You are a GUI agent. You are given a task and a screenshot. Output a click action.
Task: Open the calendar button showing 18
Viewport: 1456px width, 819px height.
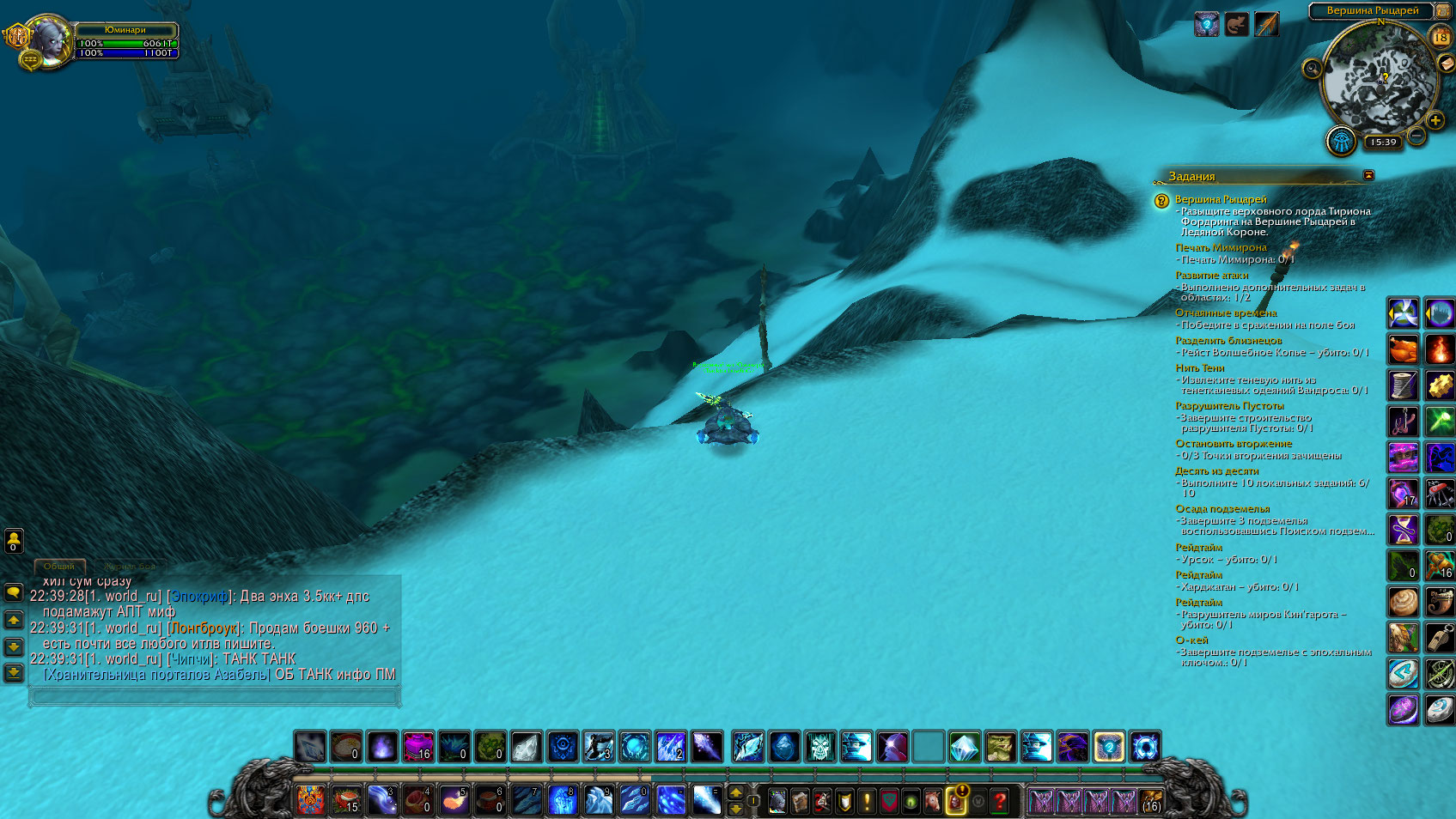coord(1441,37)
